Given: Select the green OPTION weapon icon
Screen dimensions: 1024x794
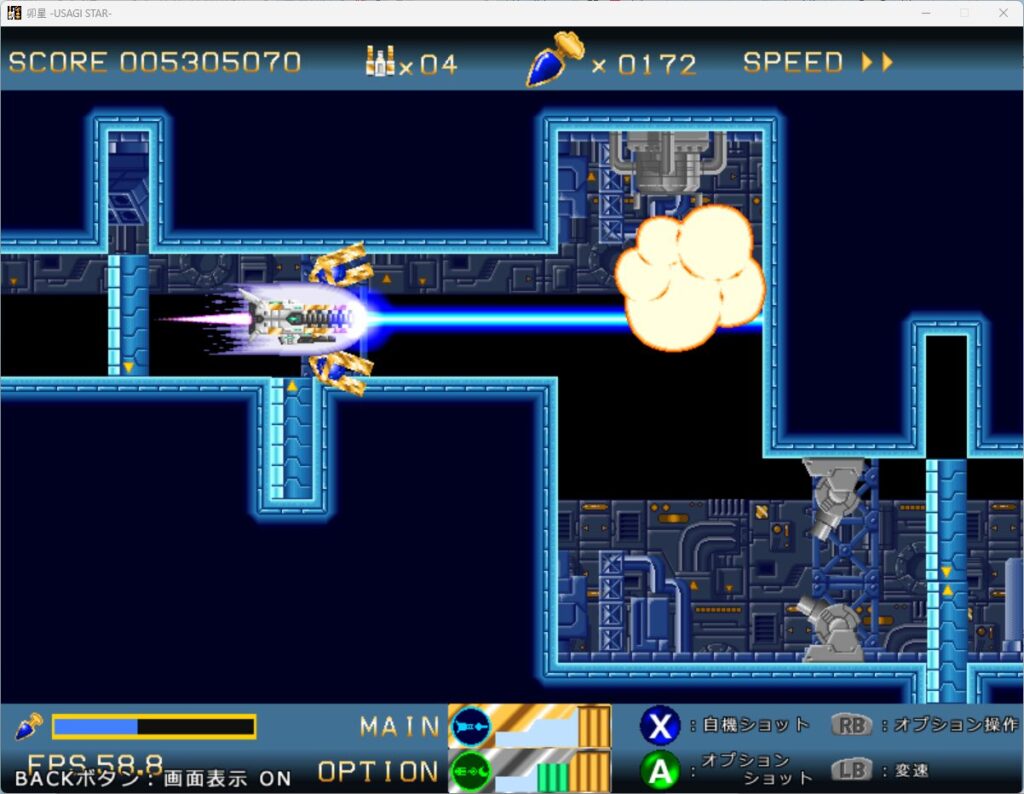Looking at the screenshot, I should click(471, 771).
